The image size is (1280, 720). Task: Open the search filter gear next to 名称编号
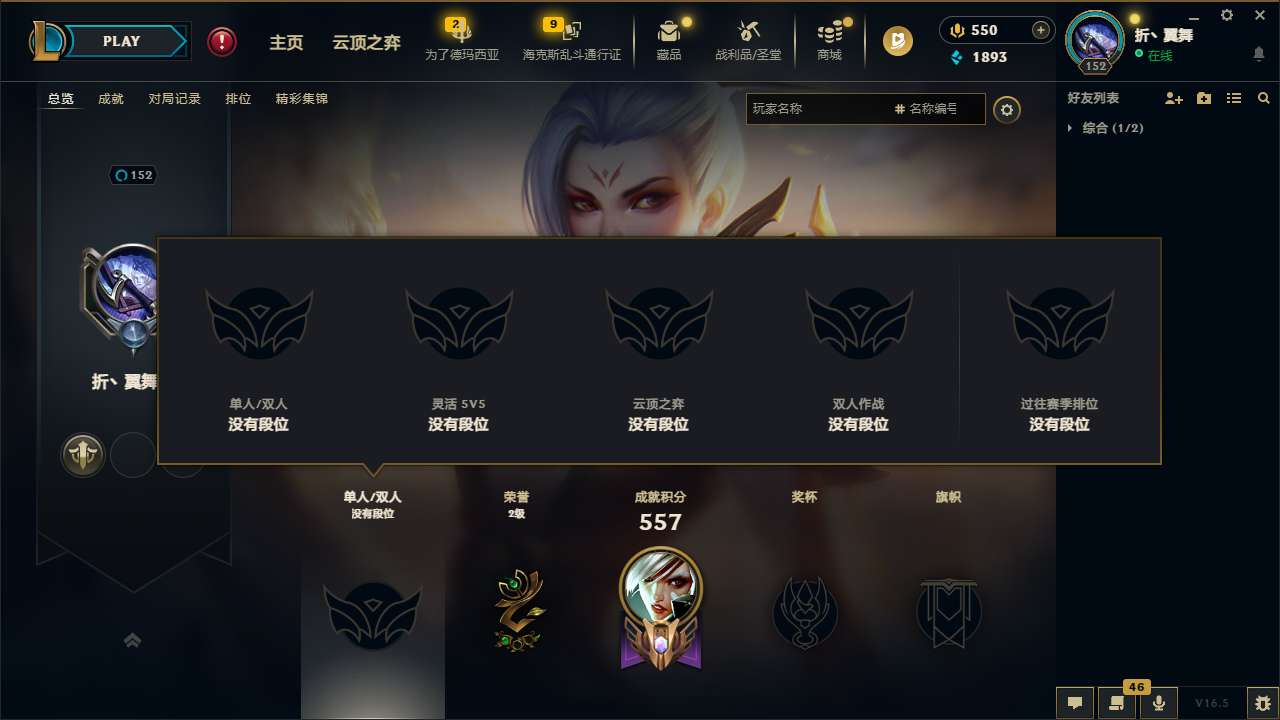coord(1007,110)
